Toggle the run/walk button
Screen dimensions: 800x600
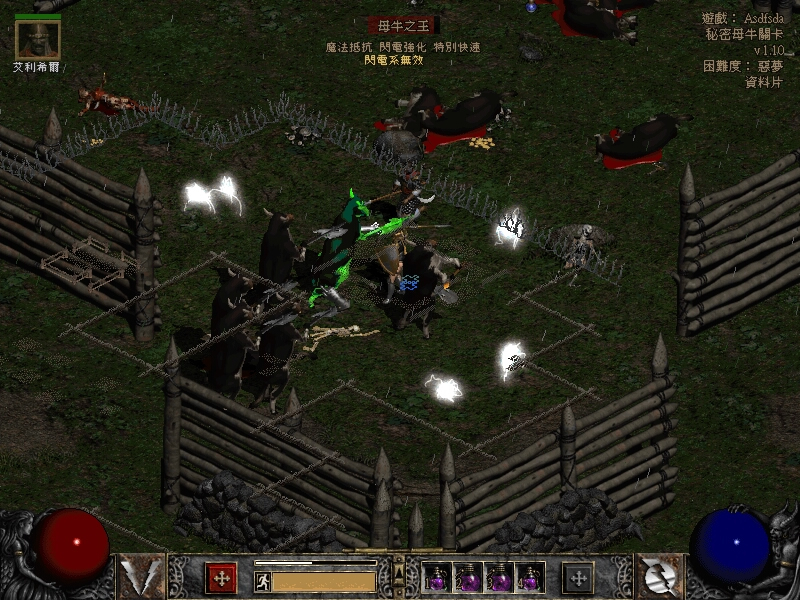pos(263,581)
